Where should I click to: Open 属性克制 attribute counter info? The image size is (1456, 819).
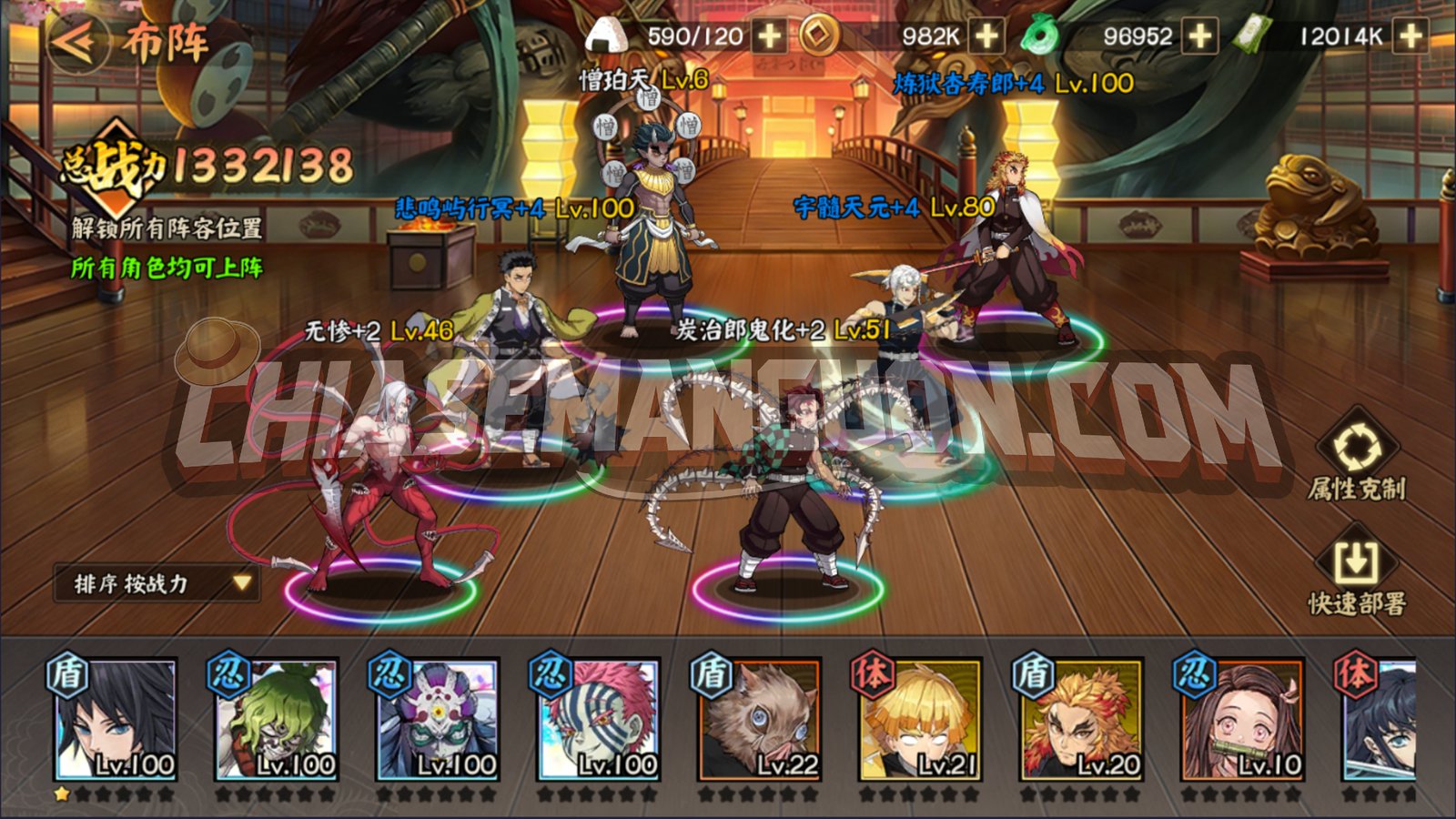coord(1356,460)
